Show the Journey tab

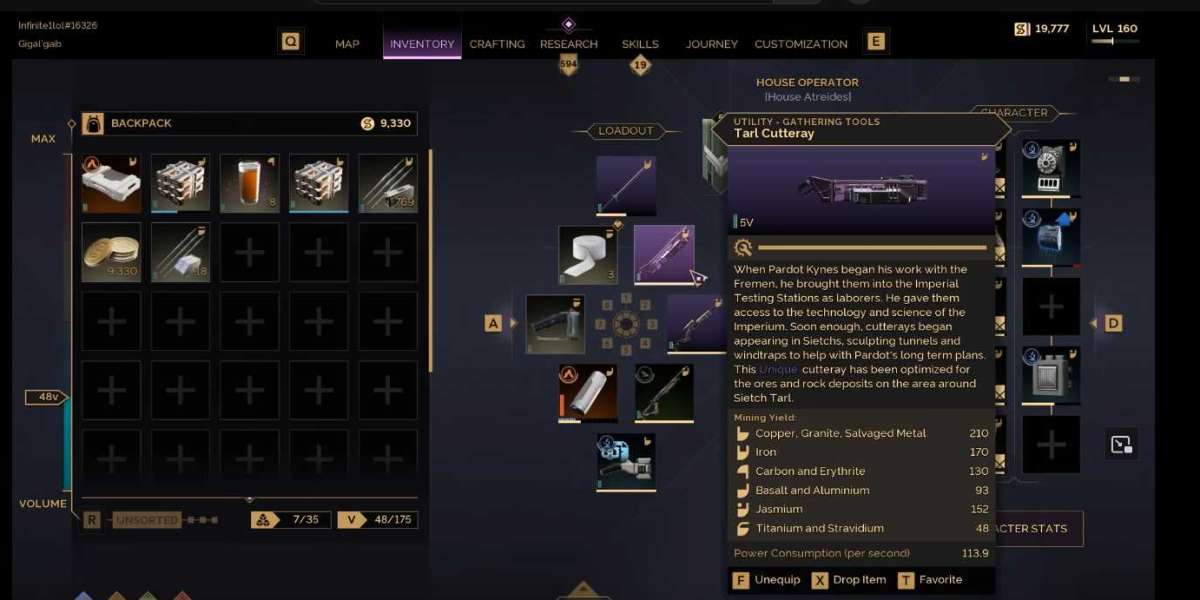coord(712,44)
